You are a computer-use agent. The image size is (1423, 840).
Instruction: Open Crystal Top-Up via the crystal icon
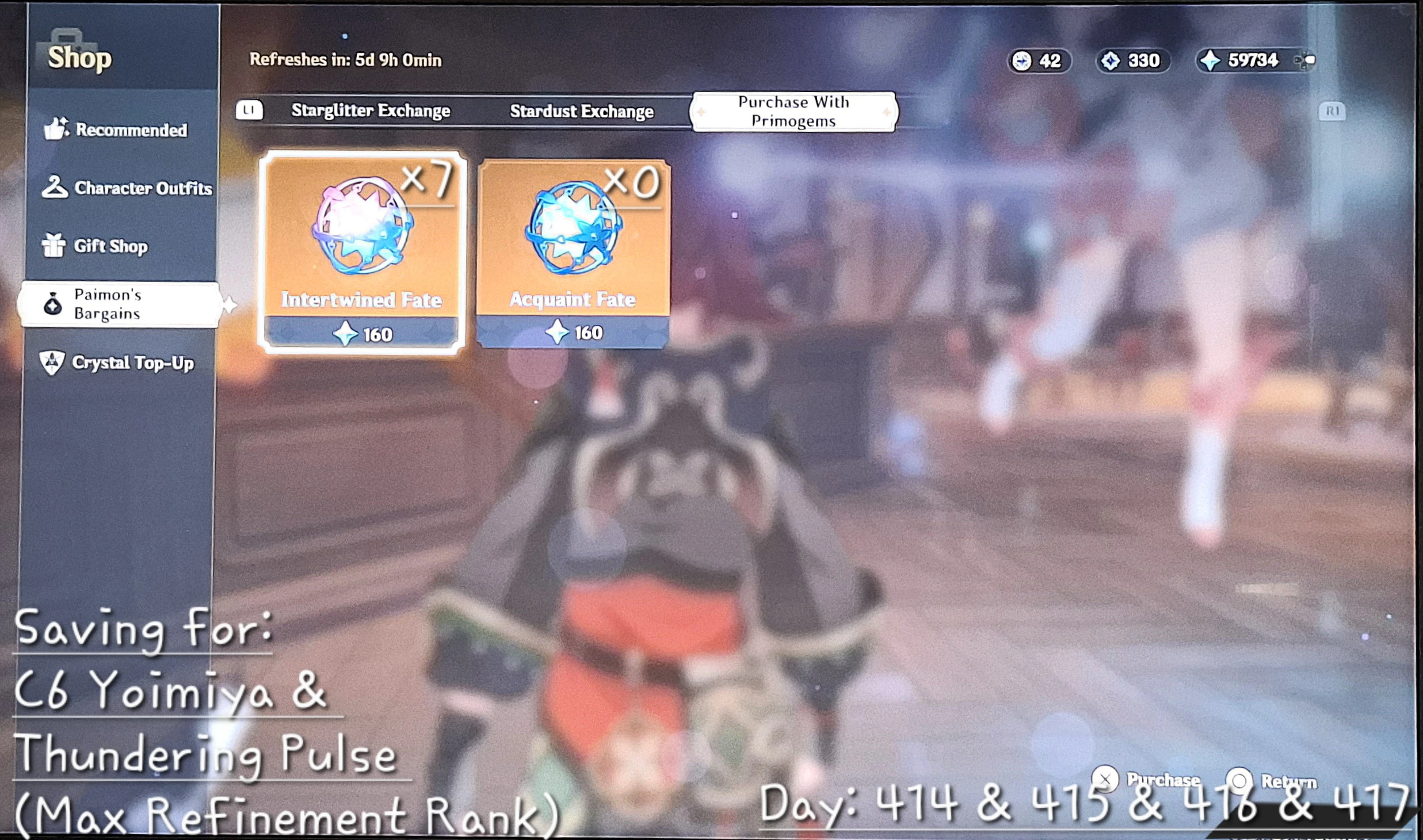pos(52,362)
